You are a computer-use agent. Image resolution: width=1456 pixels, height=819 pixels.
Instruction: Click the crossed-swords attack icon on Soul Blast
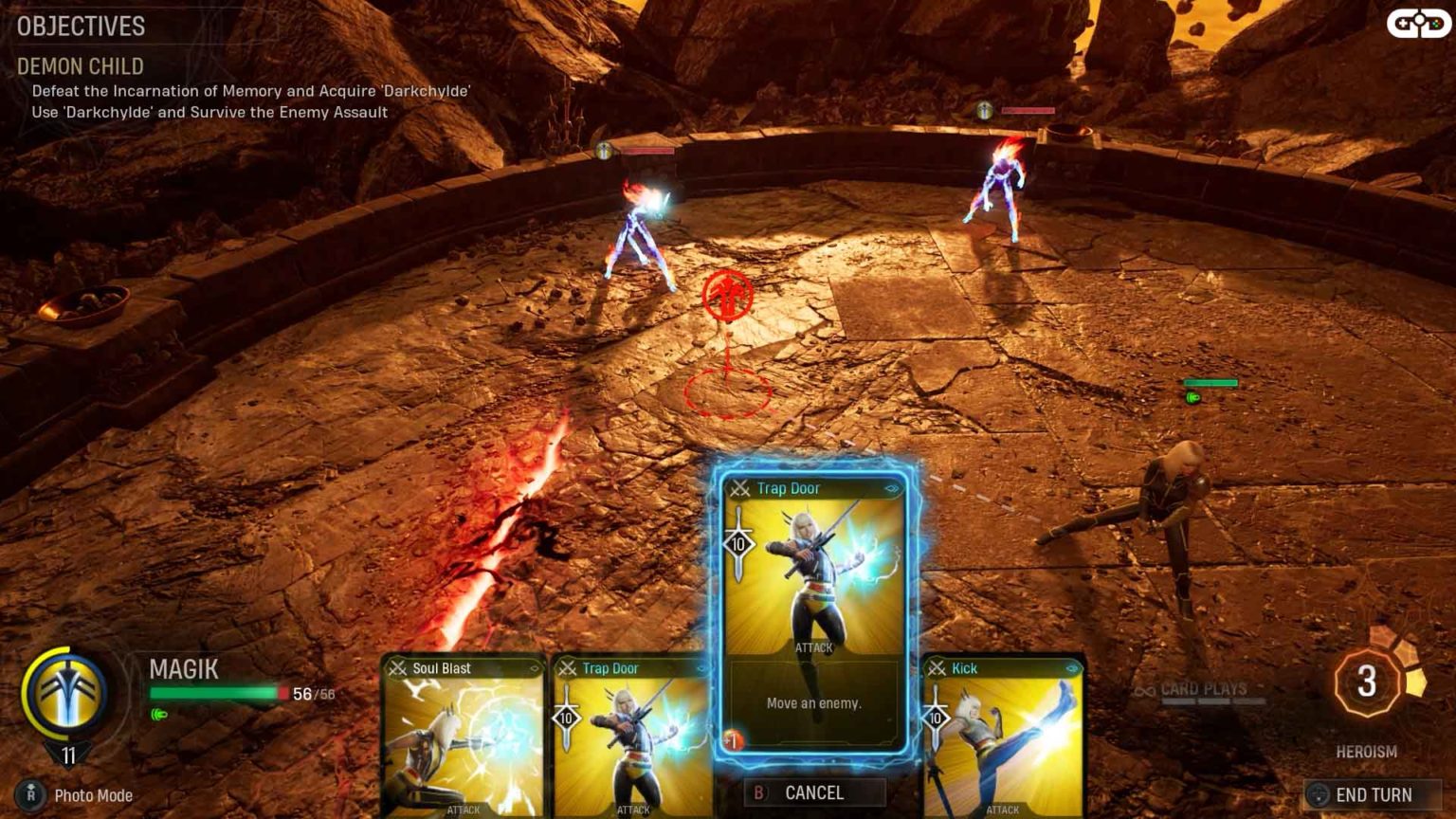coord(399,667)
